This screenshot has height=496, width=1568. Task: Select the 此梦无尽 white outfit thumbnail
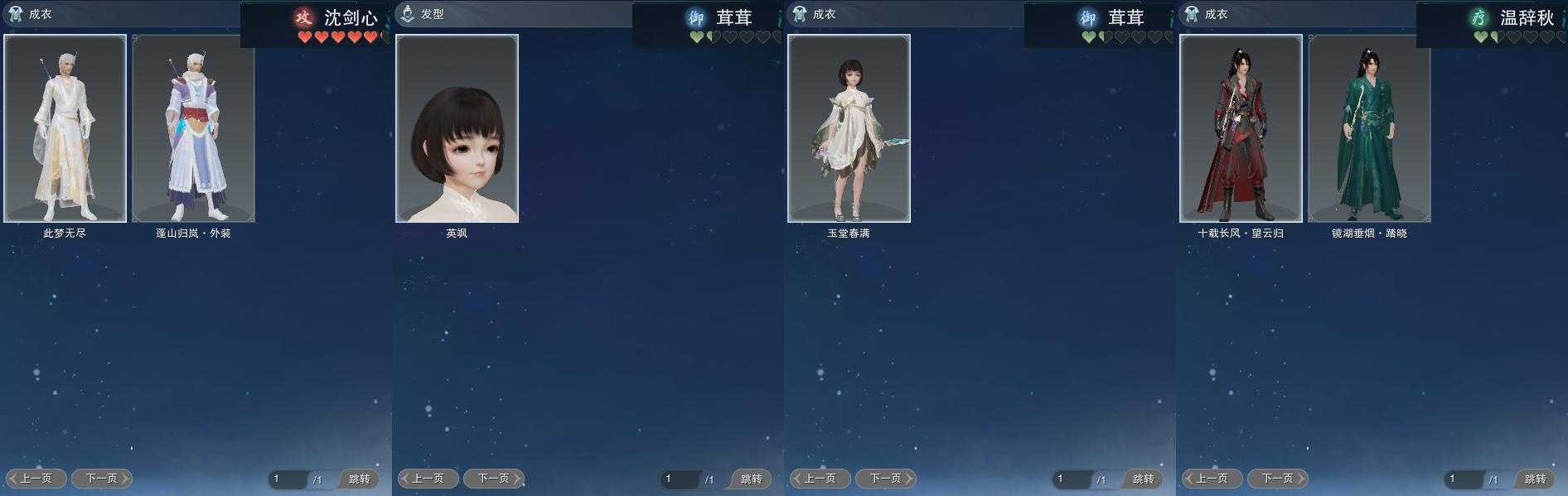65,128
